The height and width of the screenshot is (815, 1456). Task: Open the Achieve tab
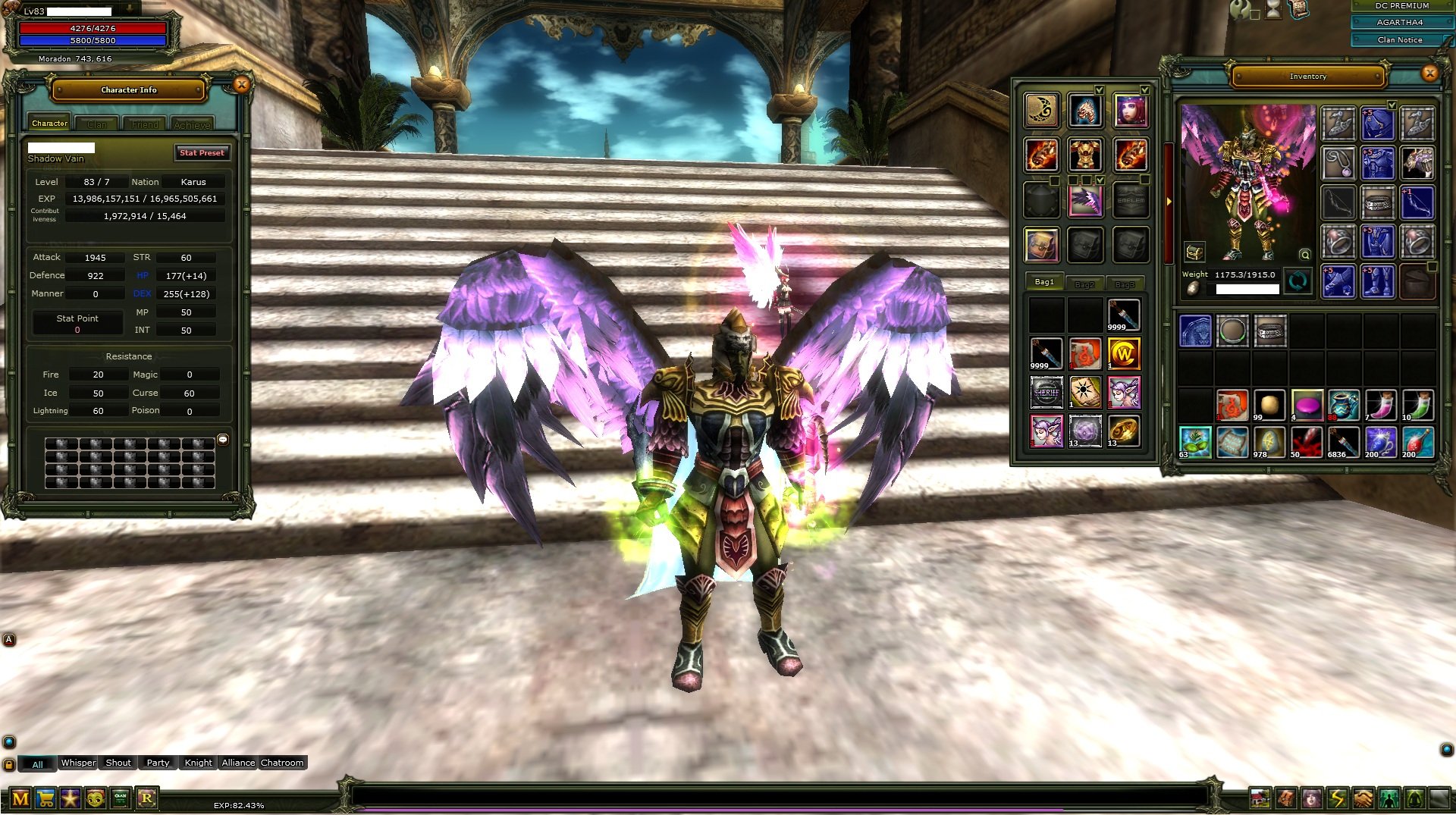(x=192, y=124)
